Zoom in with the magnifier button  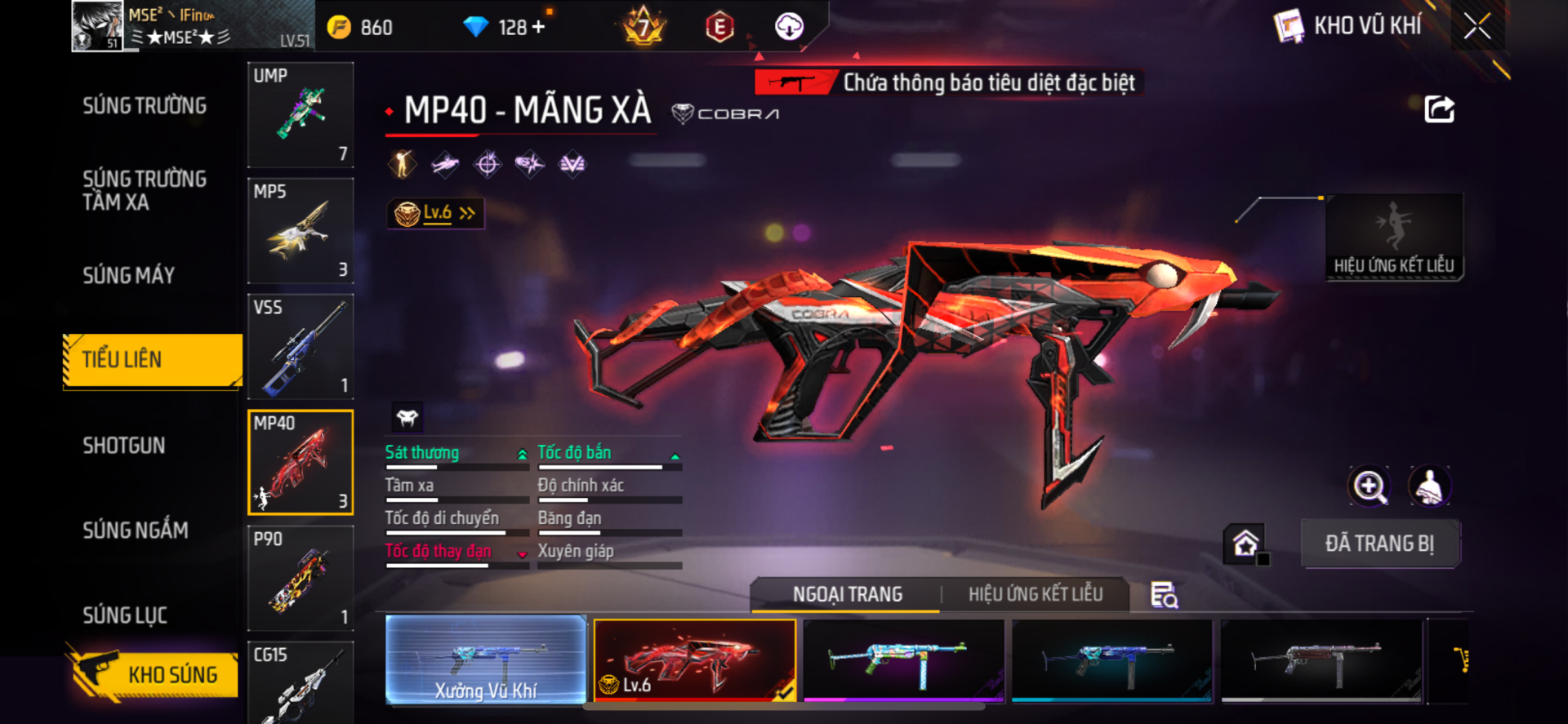(1369, 486)
